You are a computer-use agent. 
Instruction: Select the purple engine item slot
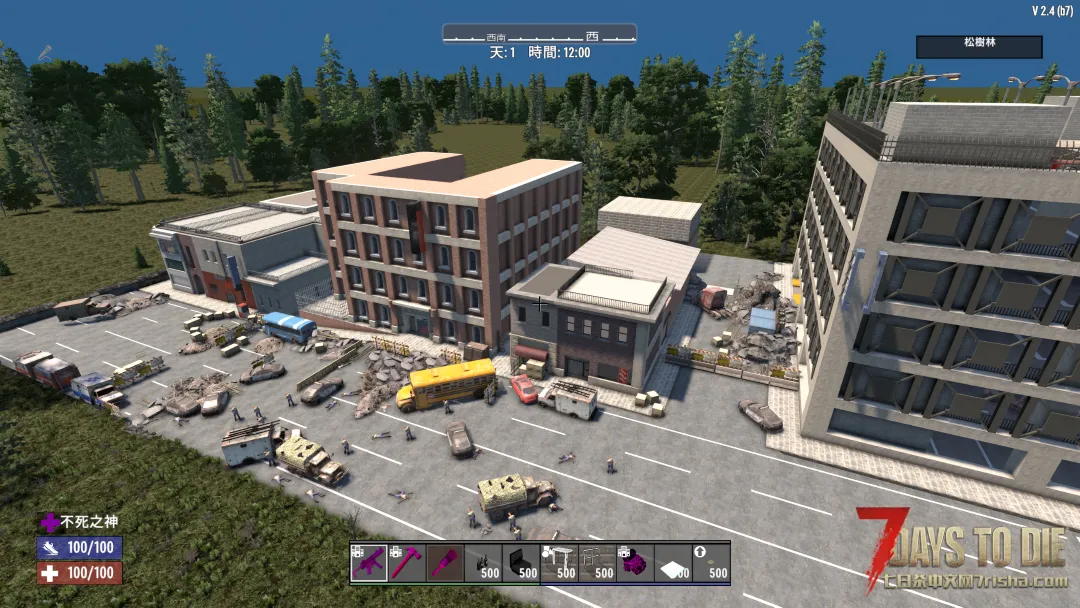pos(635,563)
